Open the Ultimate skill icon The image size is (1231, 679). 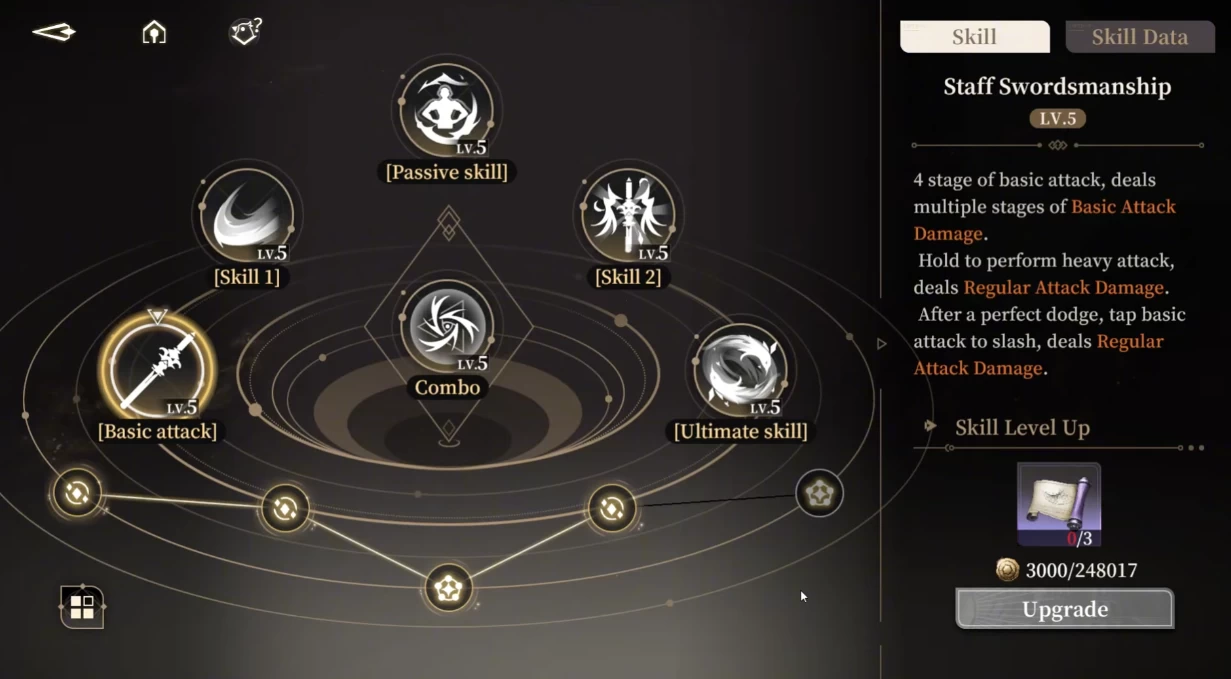[x=740, y=369]
